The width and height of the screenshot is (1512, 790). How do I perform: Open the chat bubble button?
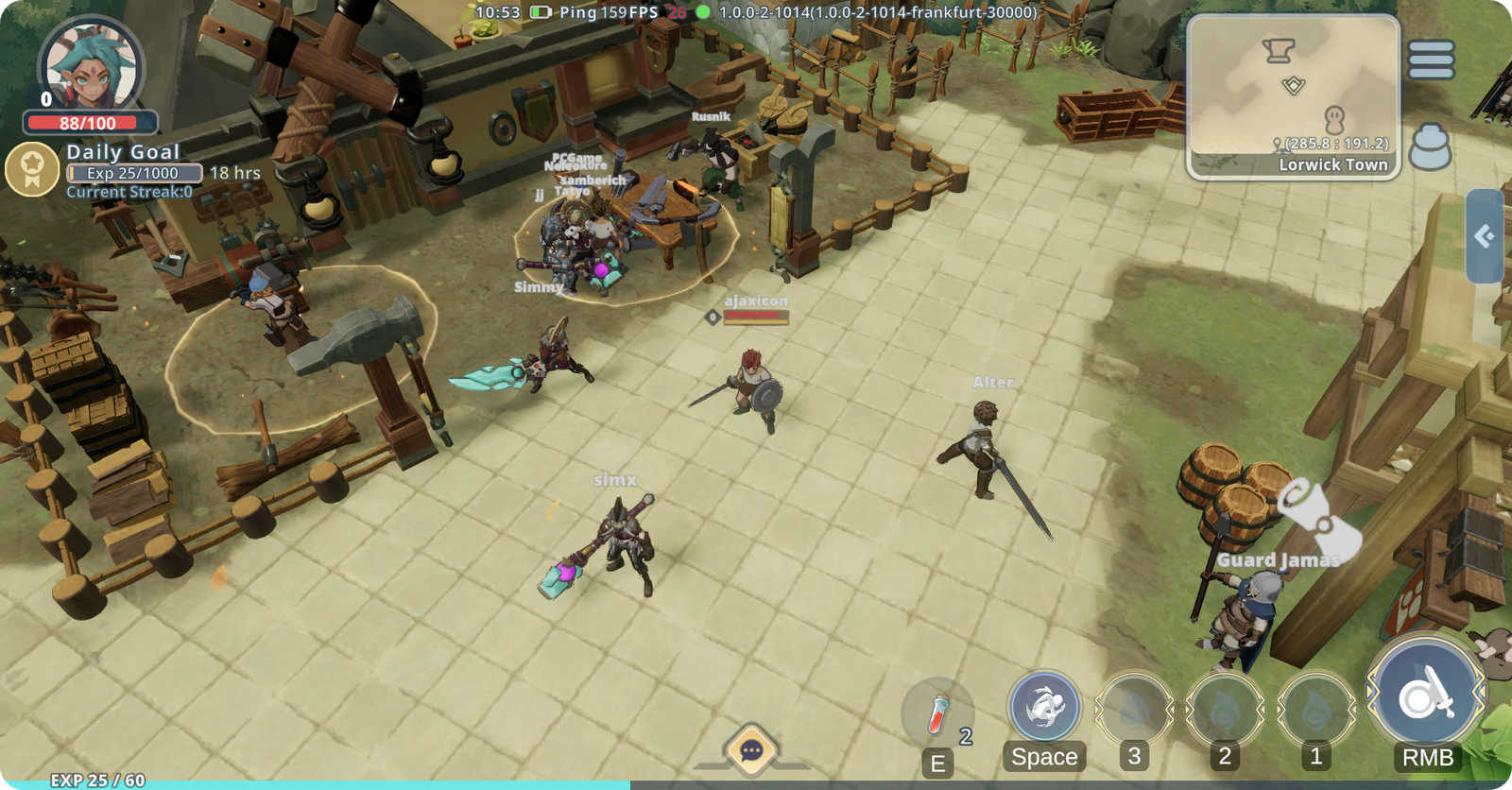pos(751,750)
